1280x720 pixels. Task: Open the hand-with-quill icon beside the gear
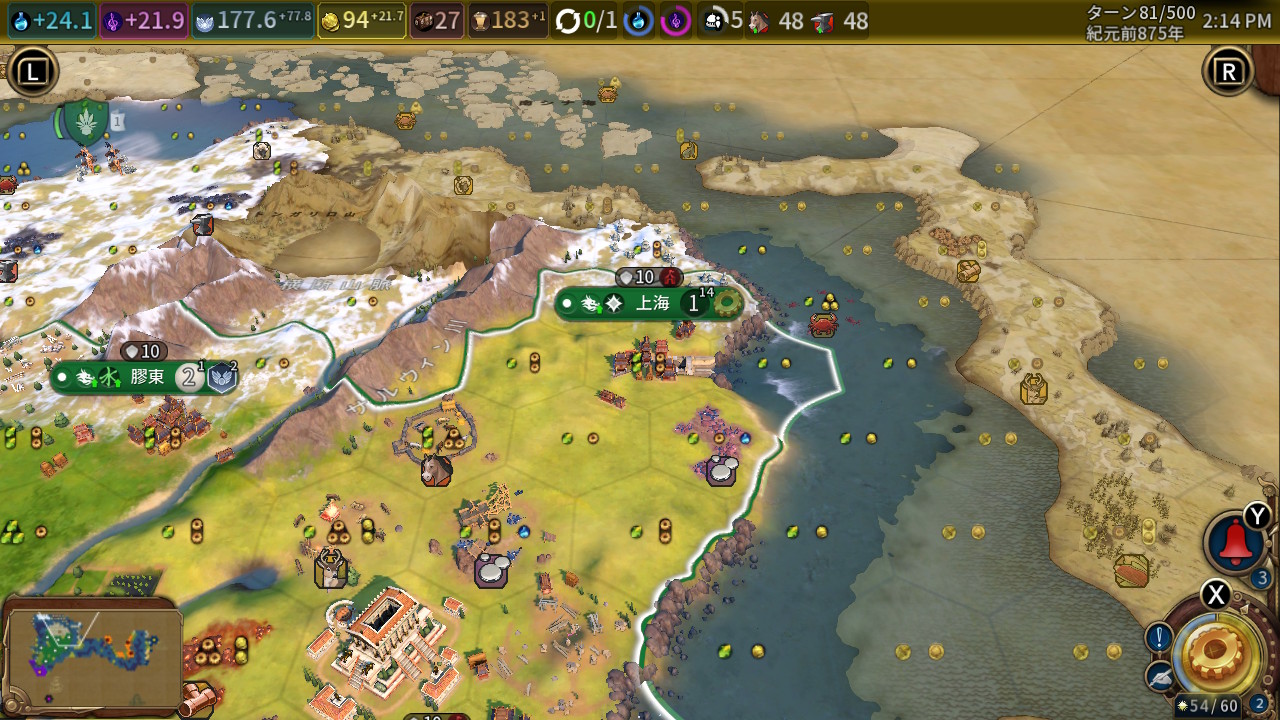pyautogui.click(x=1160, y=676)
